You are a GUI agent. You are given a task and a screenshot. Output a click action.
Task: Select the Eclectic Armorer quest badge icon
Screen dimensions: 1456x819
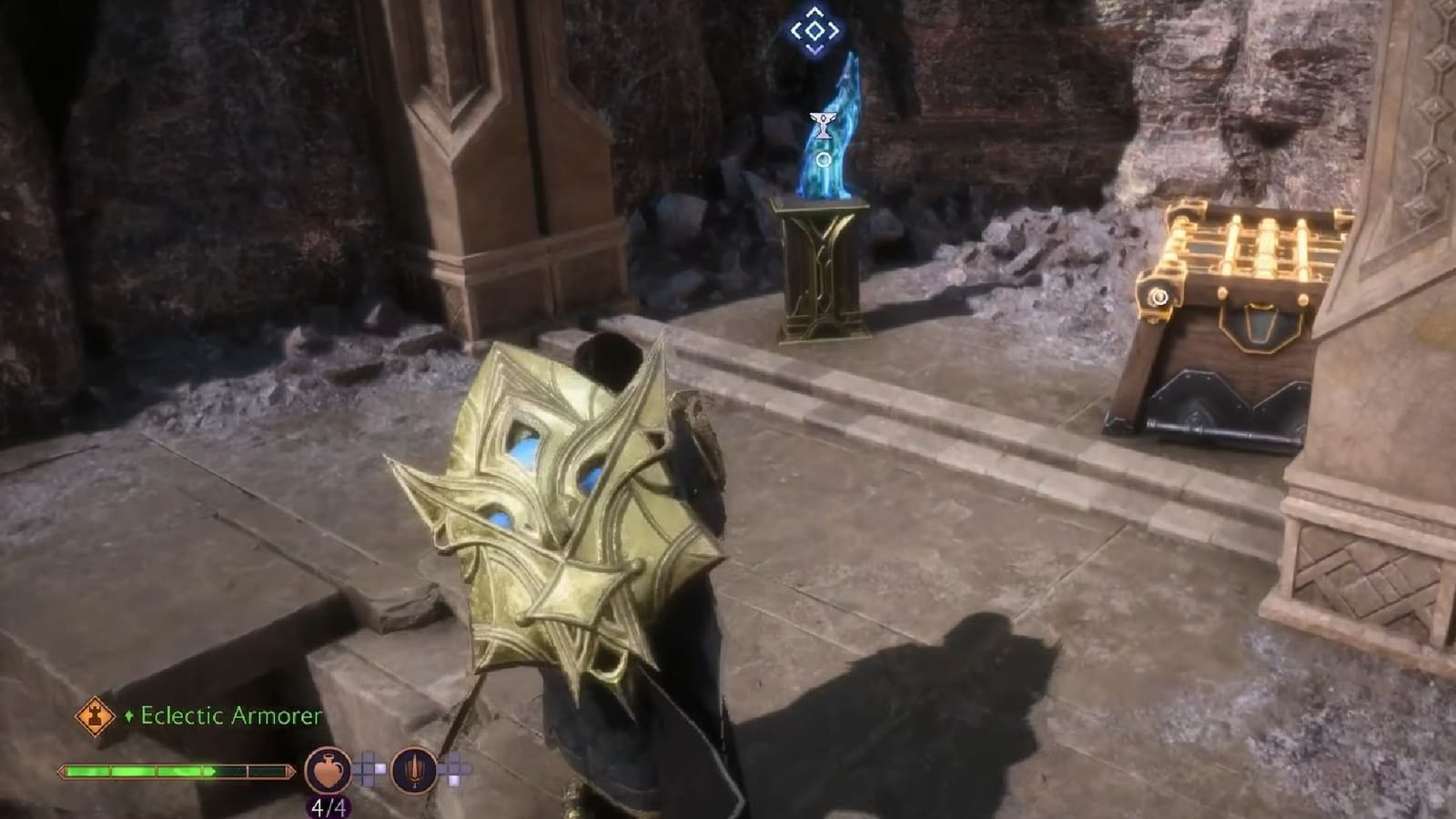click(x=96, y=715)
